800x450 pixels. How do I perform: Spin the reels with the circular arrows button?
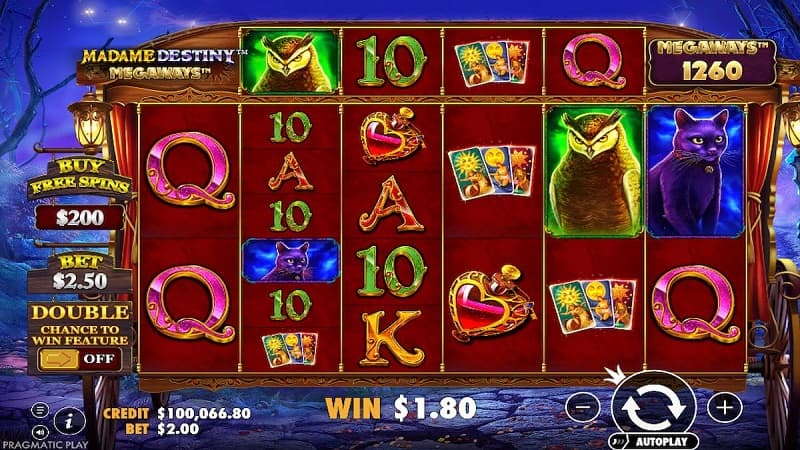[653, 405]
